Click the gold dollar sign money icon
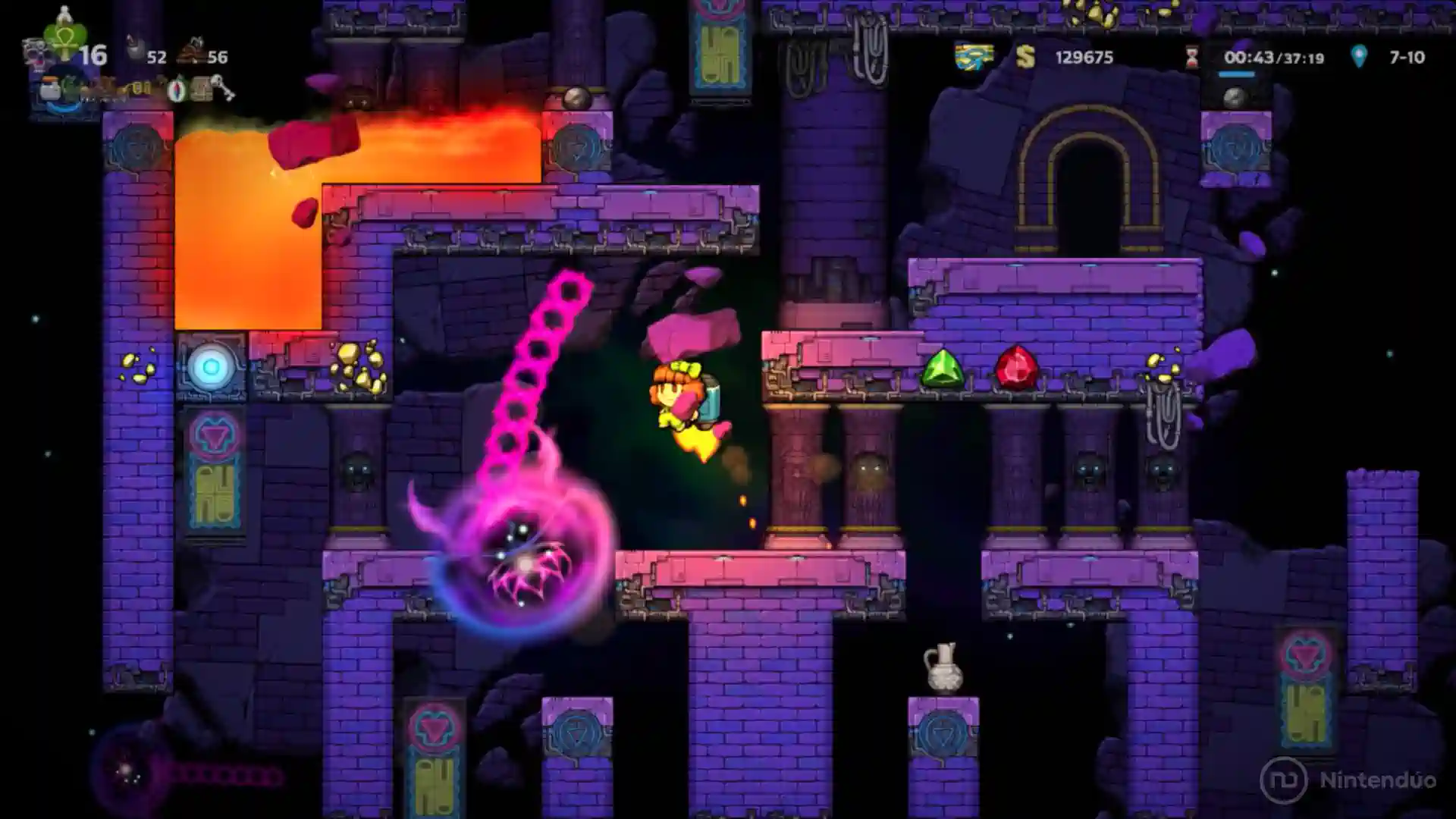This screenshot has height=819, width=1456. pyautogui.click(x=1025, y=57)
